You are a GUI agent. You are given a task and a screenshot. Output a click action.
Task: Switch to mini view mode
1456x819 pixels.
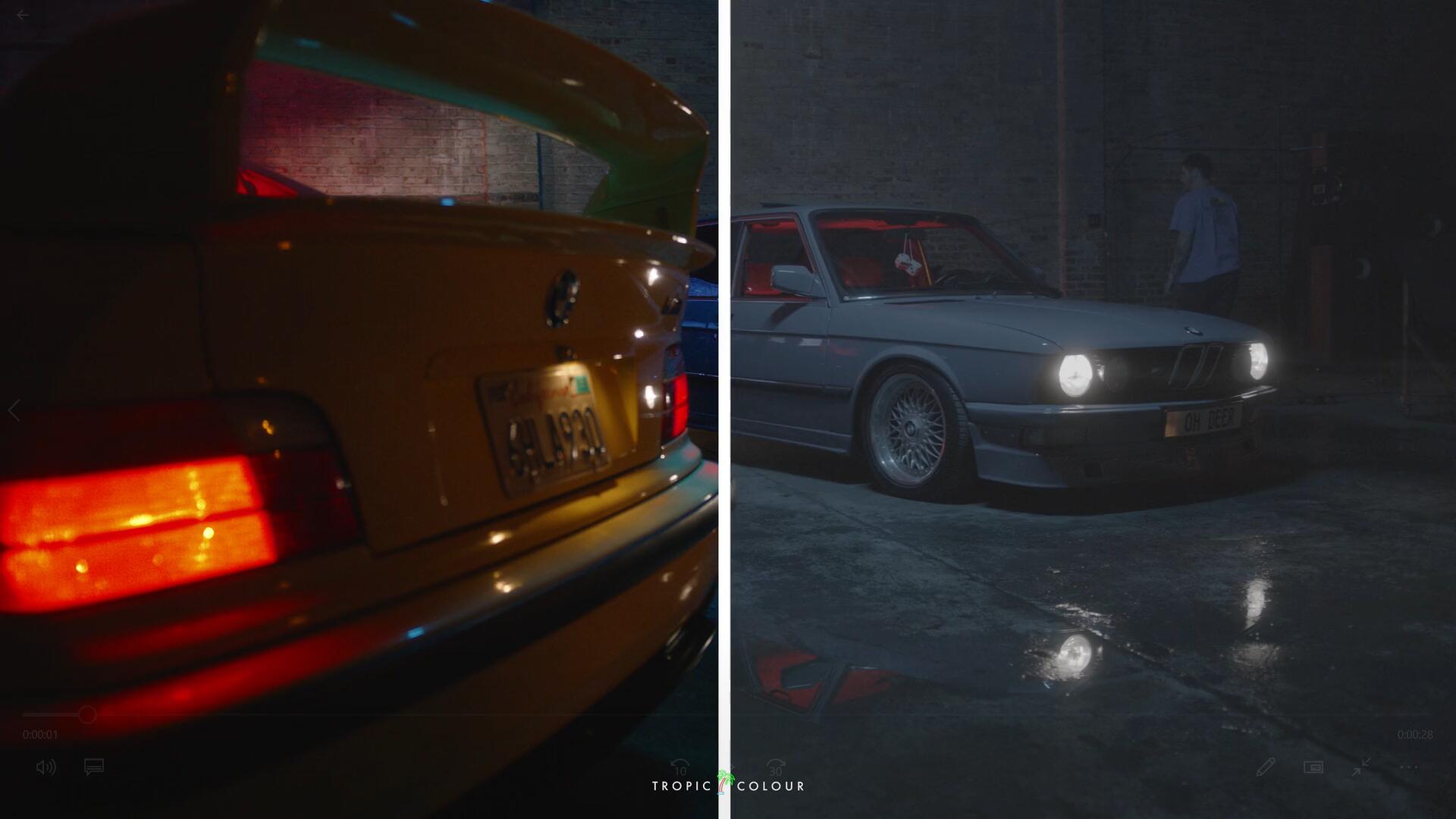pos(1313,767)
